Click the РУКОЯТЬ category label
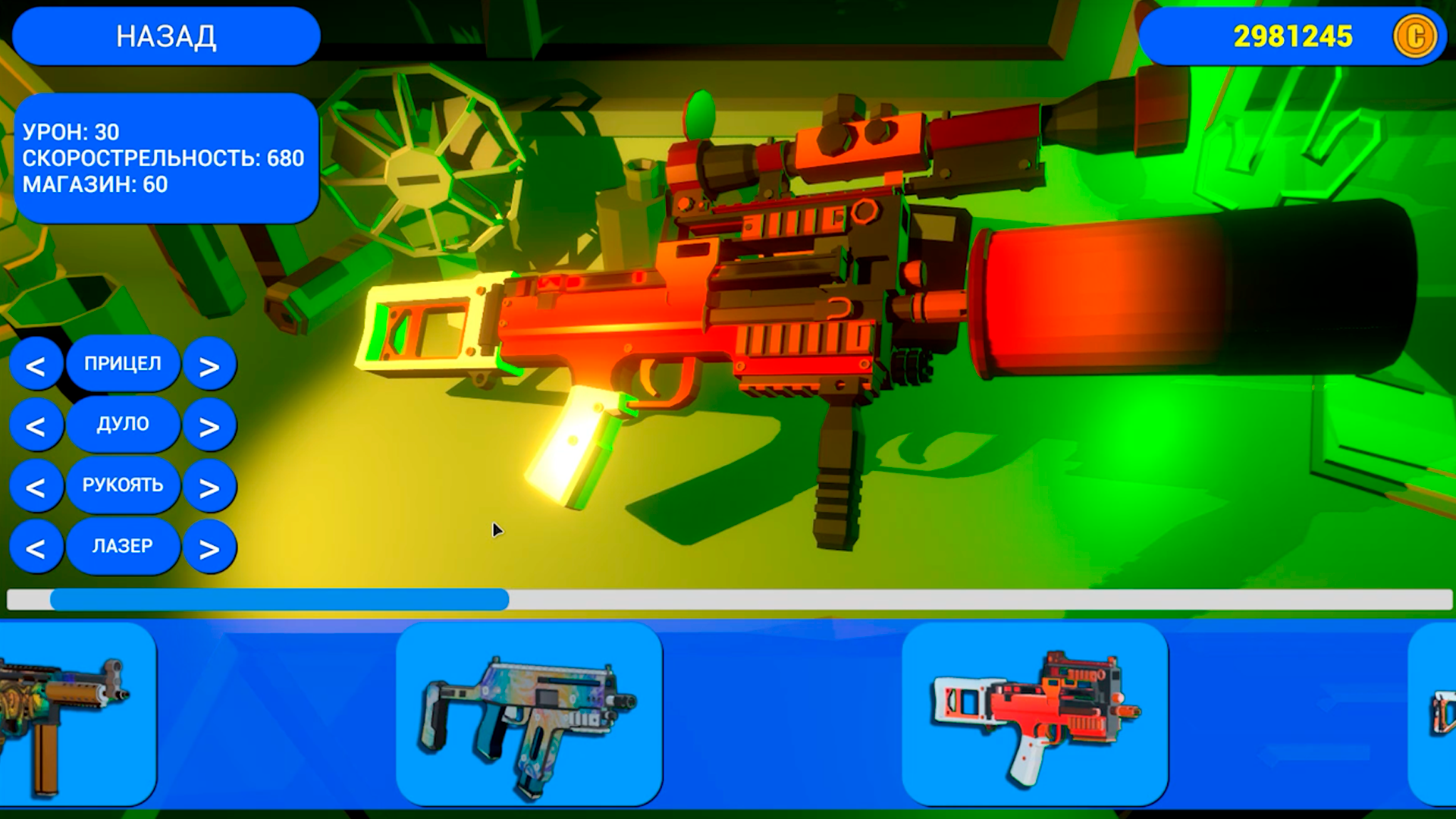Screen dimensions: 1456x819 click(x=124, y=485)
